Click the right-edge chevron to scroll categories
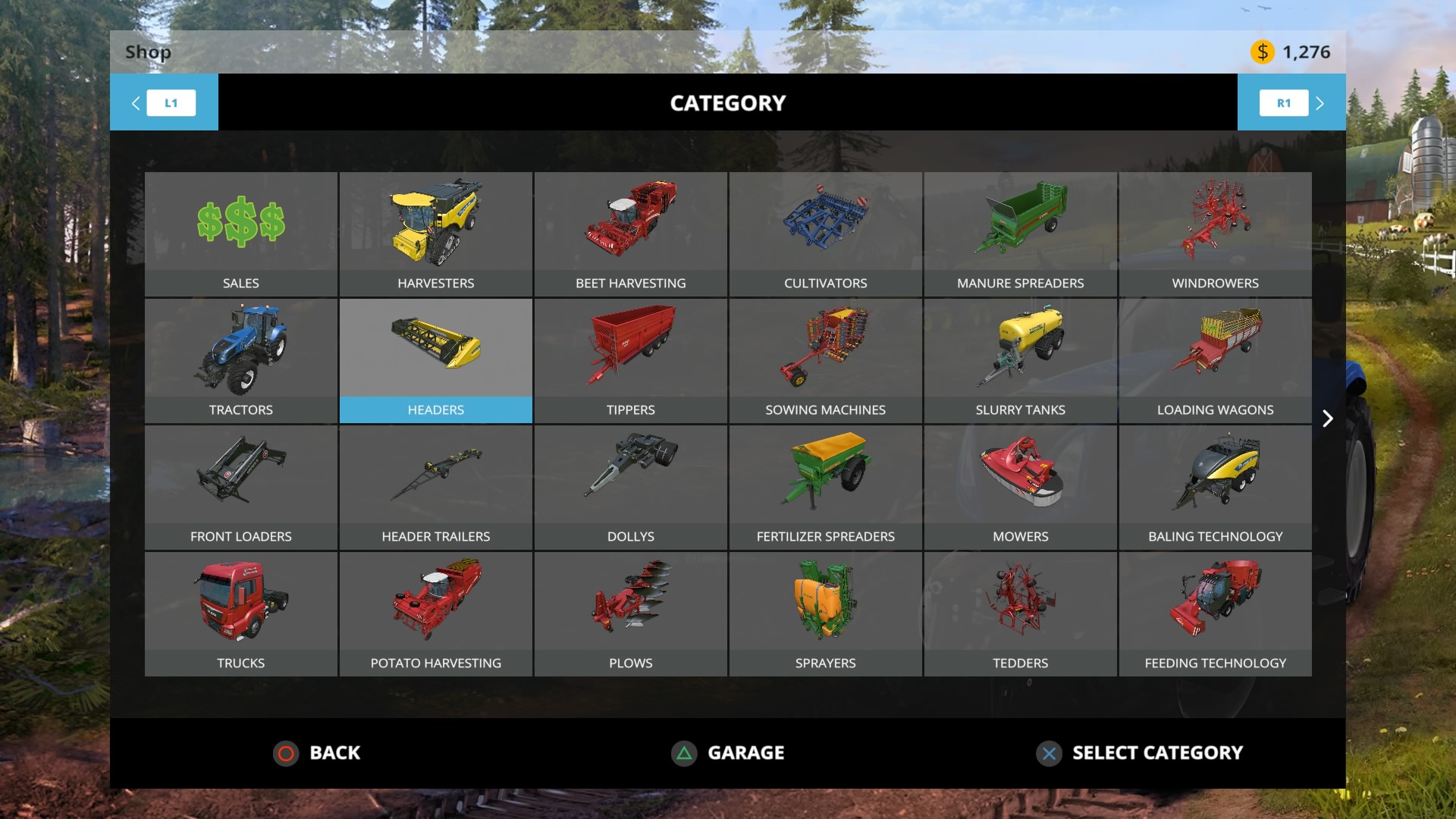 point(1328,418)
